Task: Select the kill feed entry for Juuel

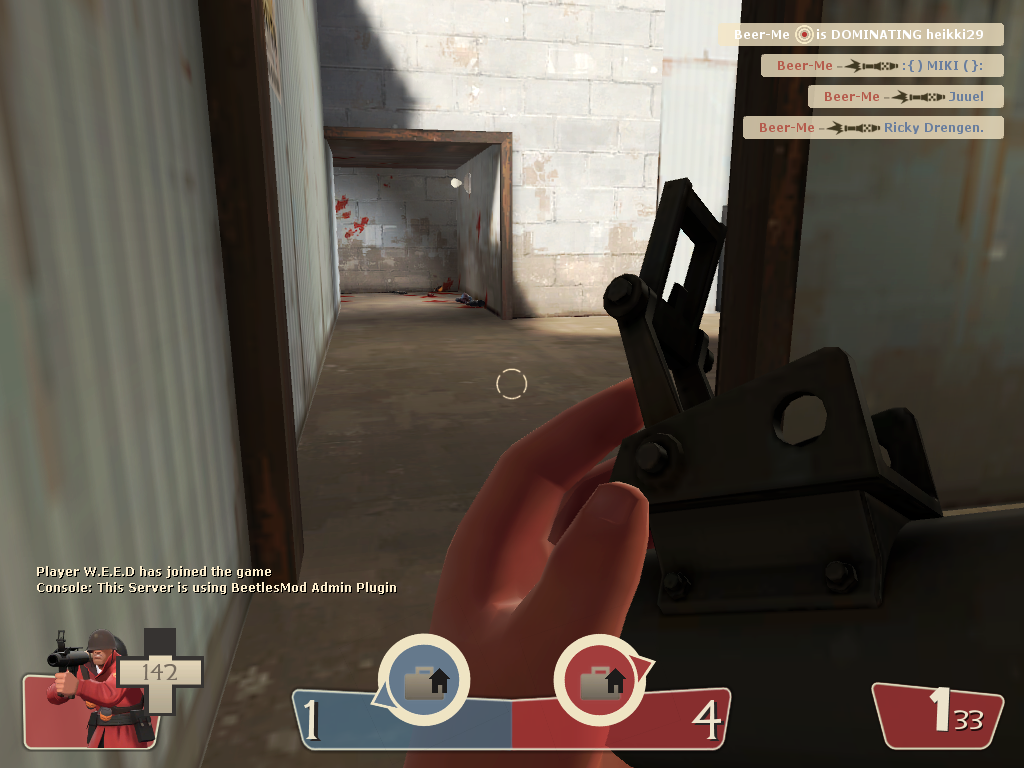Action: pos(905,97)
